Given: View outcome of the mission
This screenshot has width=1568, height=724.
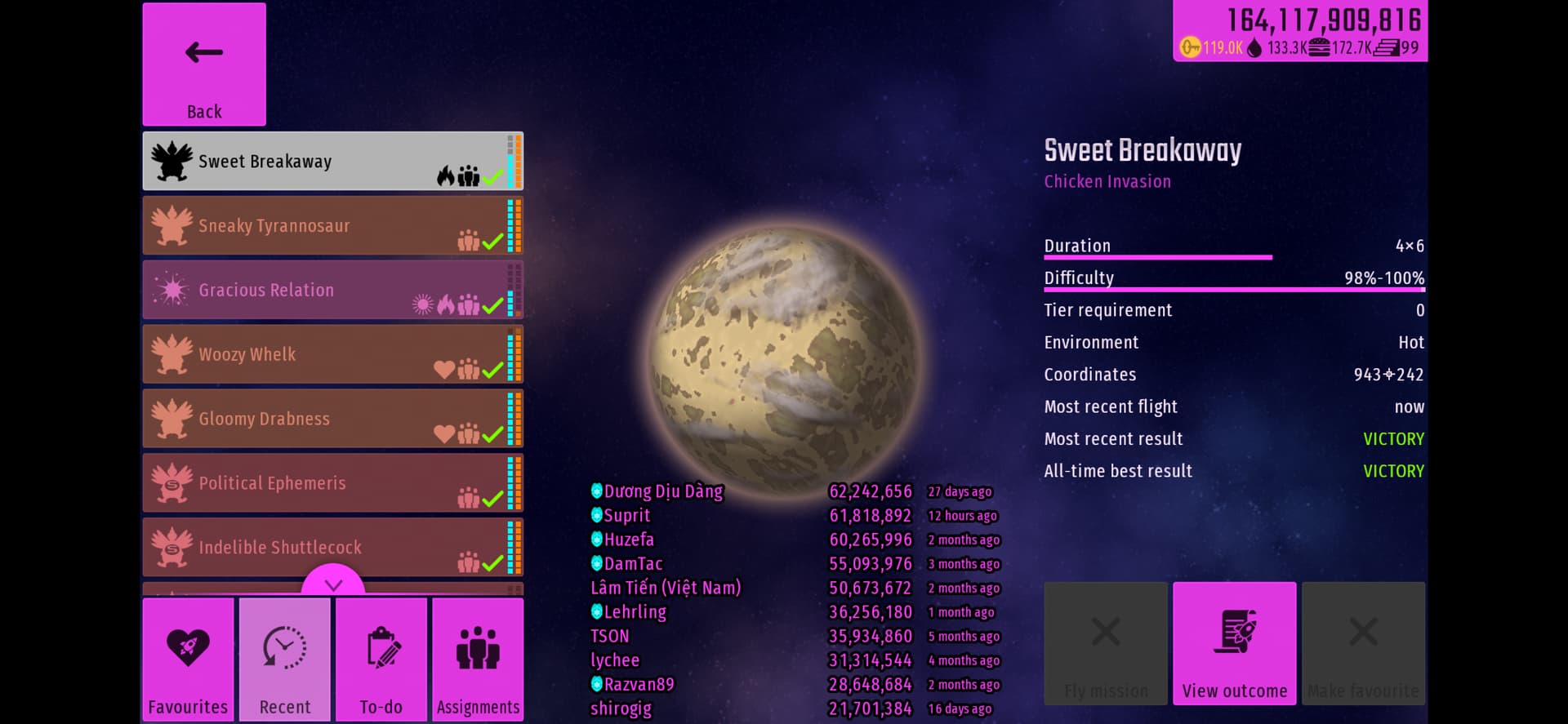Looking at the screenshot, I should pyautogui.click(x=1234, y=644).
